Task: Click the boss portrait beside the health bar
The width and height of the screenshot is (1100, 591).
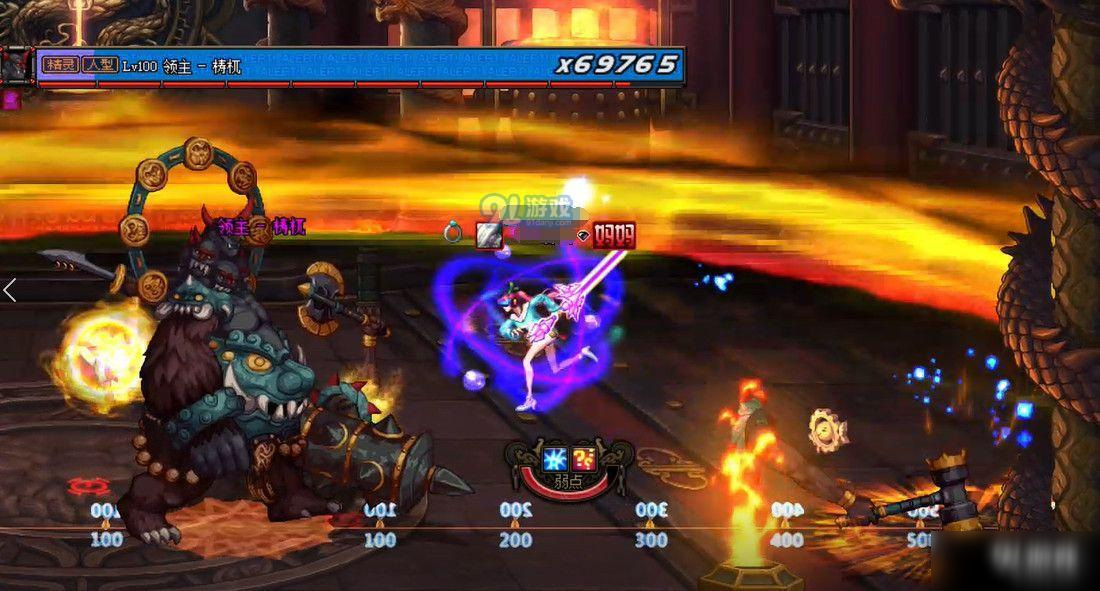Action: point(15,66)
